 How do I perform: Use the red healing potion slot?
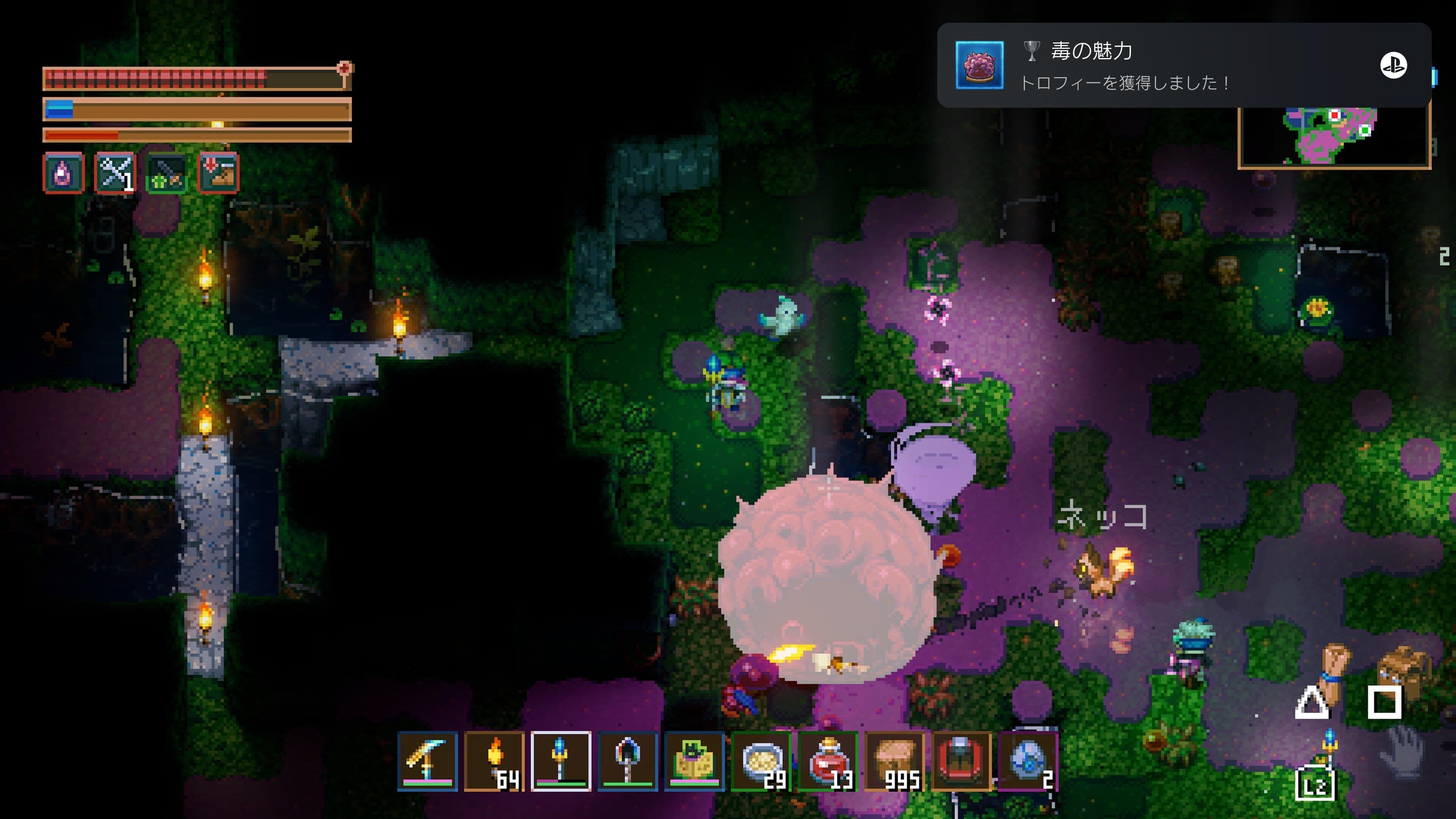(x=827, y=761)
